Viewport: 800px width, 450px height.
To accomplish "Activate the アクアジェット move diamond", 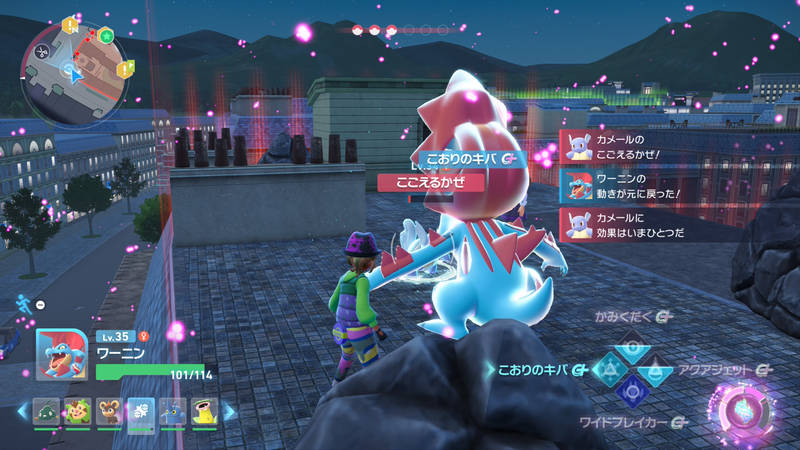I will point(655,369).
